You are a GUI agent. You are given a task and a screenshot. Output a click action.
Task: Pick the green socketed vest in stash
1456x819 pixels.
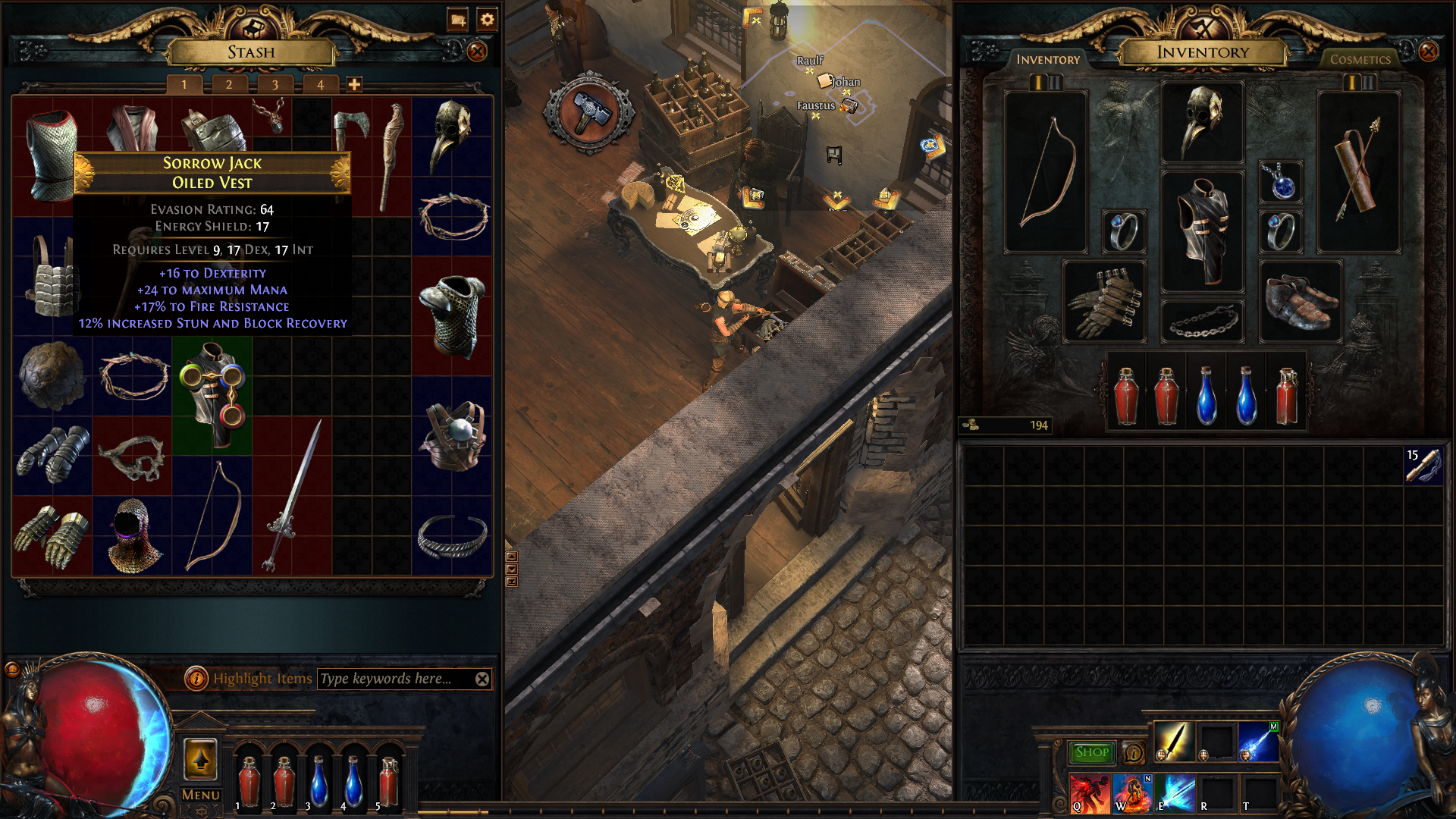coord(212,394)
